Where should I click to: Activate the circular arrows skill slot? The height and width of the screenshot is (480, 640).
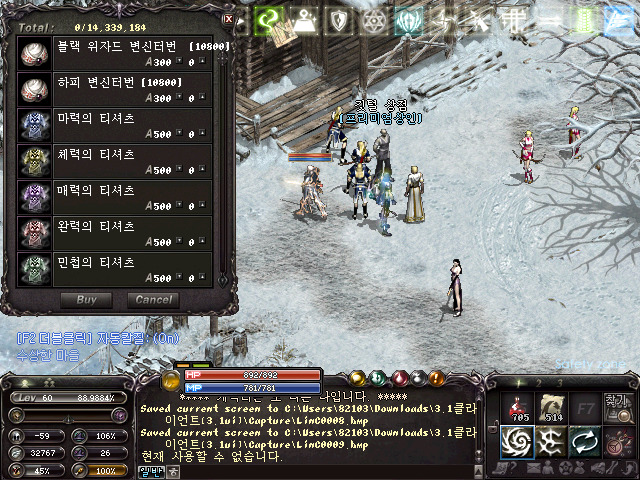584,440
